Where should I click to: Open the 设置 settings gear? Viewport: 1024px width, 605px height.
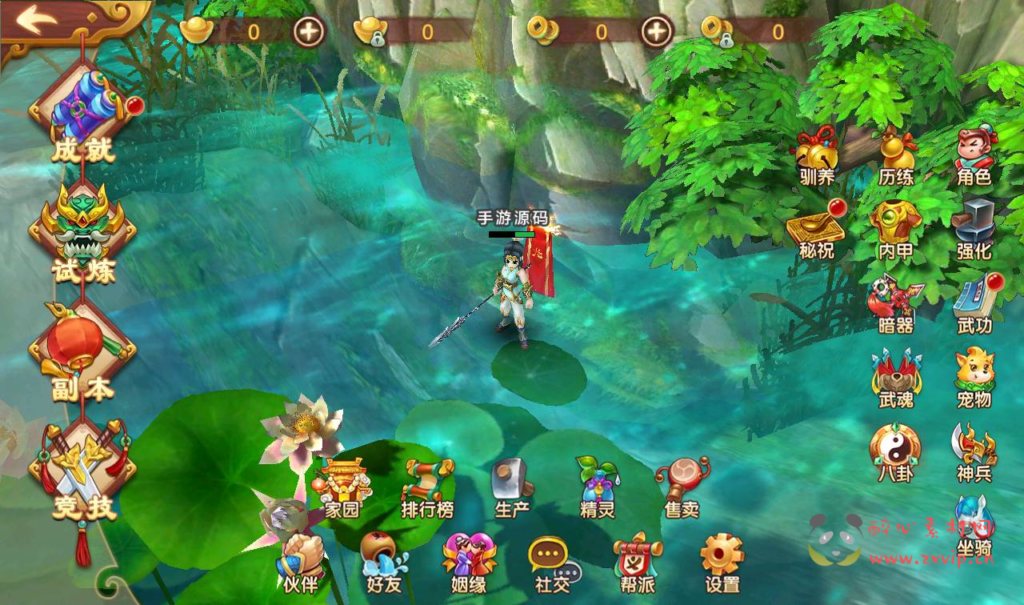click(722, 562)
